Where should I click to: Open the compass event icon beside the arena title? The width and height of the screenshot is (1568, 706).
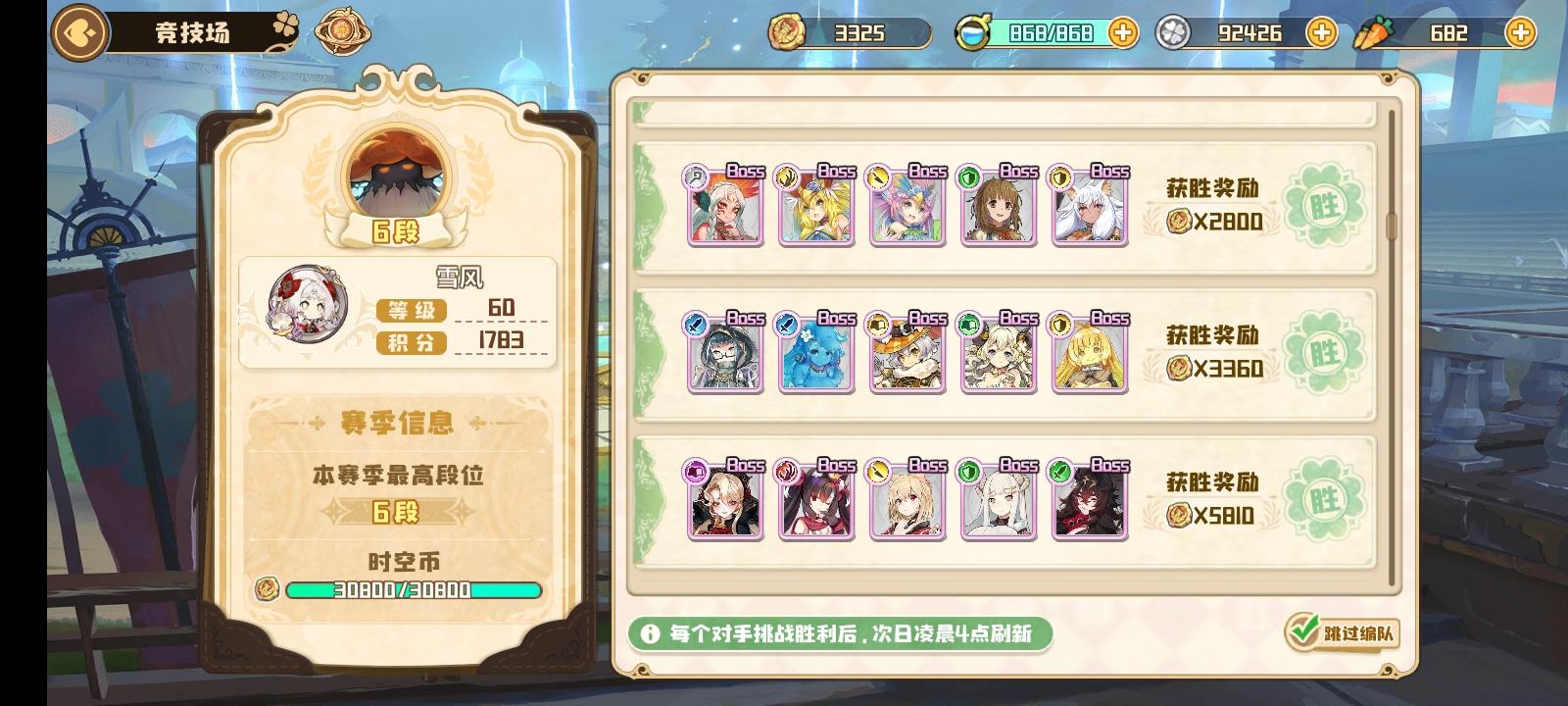click(x=343, y=30)
